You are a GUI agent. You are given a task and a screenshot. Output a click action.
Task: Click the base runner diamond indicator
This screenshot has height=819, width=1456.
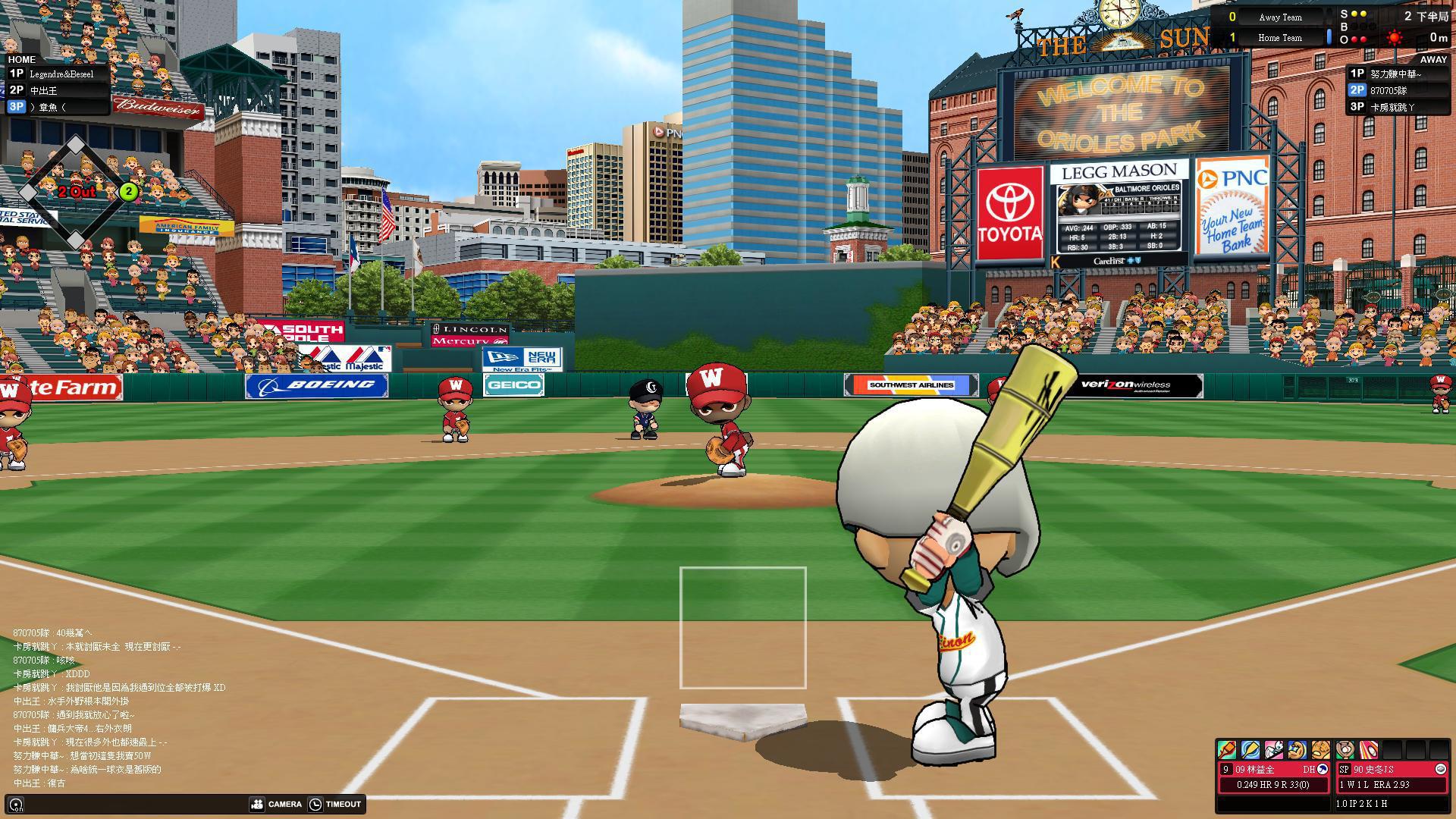coord(75,193)
